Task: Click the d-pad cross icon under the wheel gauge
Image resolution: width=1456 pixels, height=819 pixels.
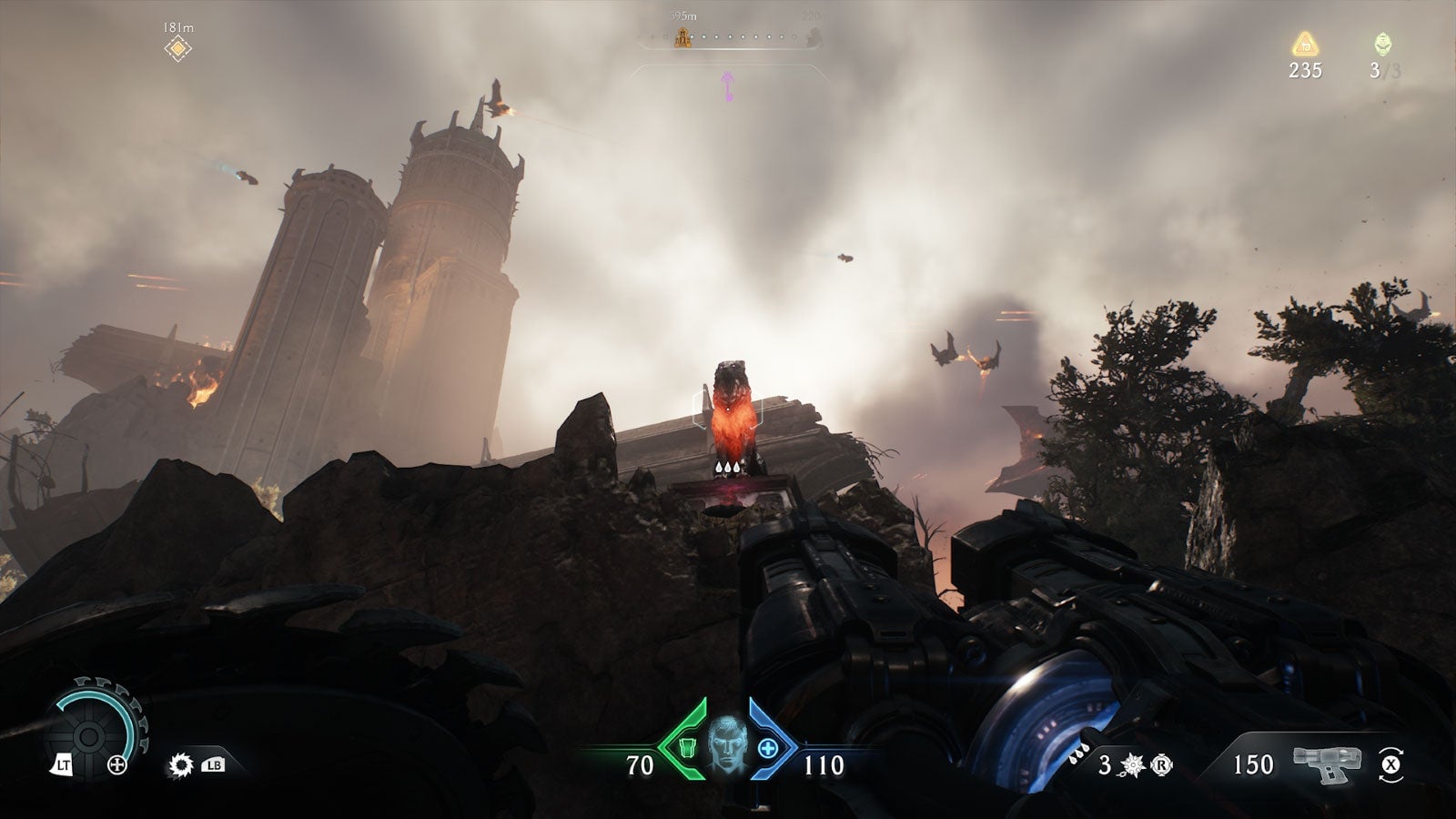Action: point(117,764)
